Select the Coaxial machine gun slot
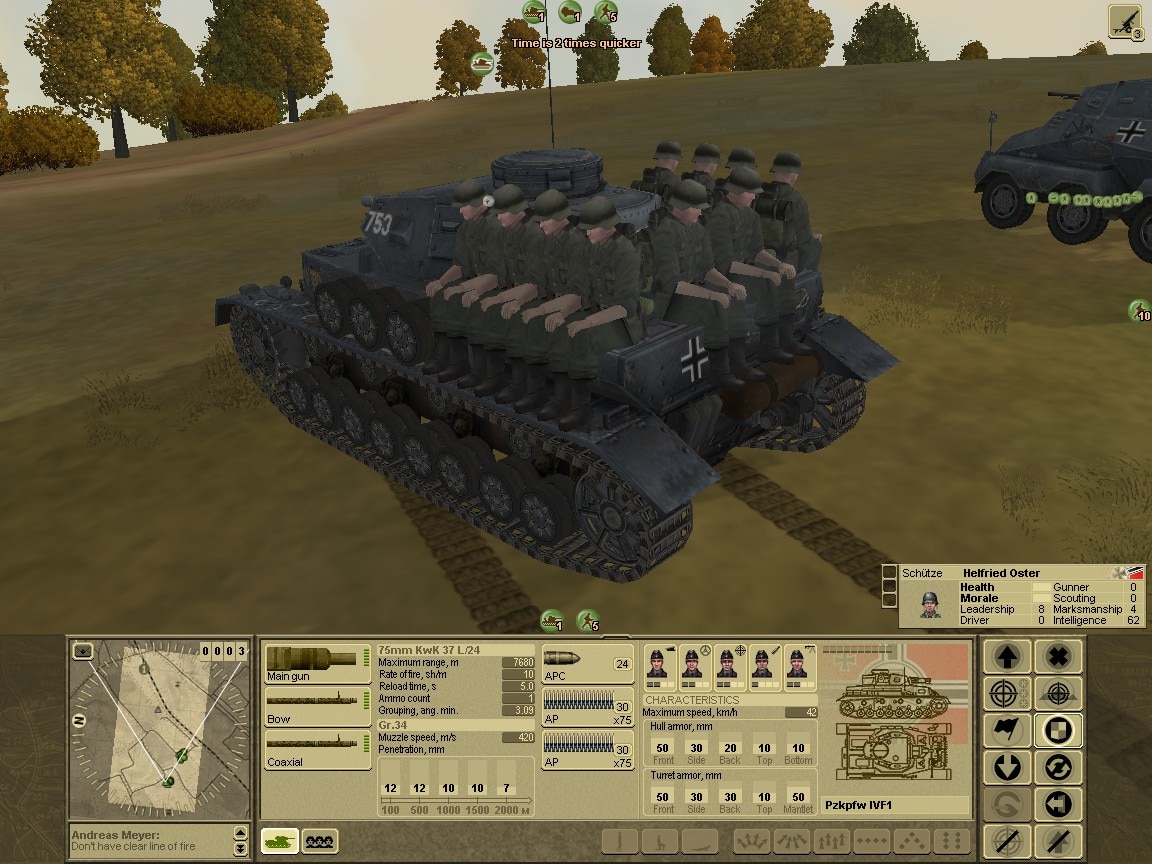The image size is (1152, 864). click(x=316, y=749)
